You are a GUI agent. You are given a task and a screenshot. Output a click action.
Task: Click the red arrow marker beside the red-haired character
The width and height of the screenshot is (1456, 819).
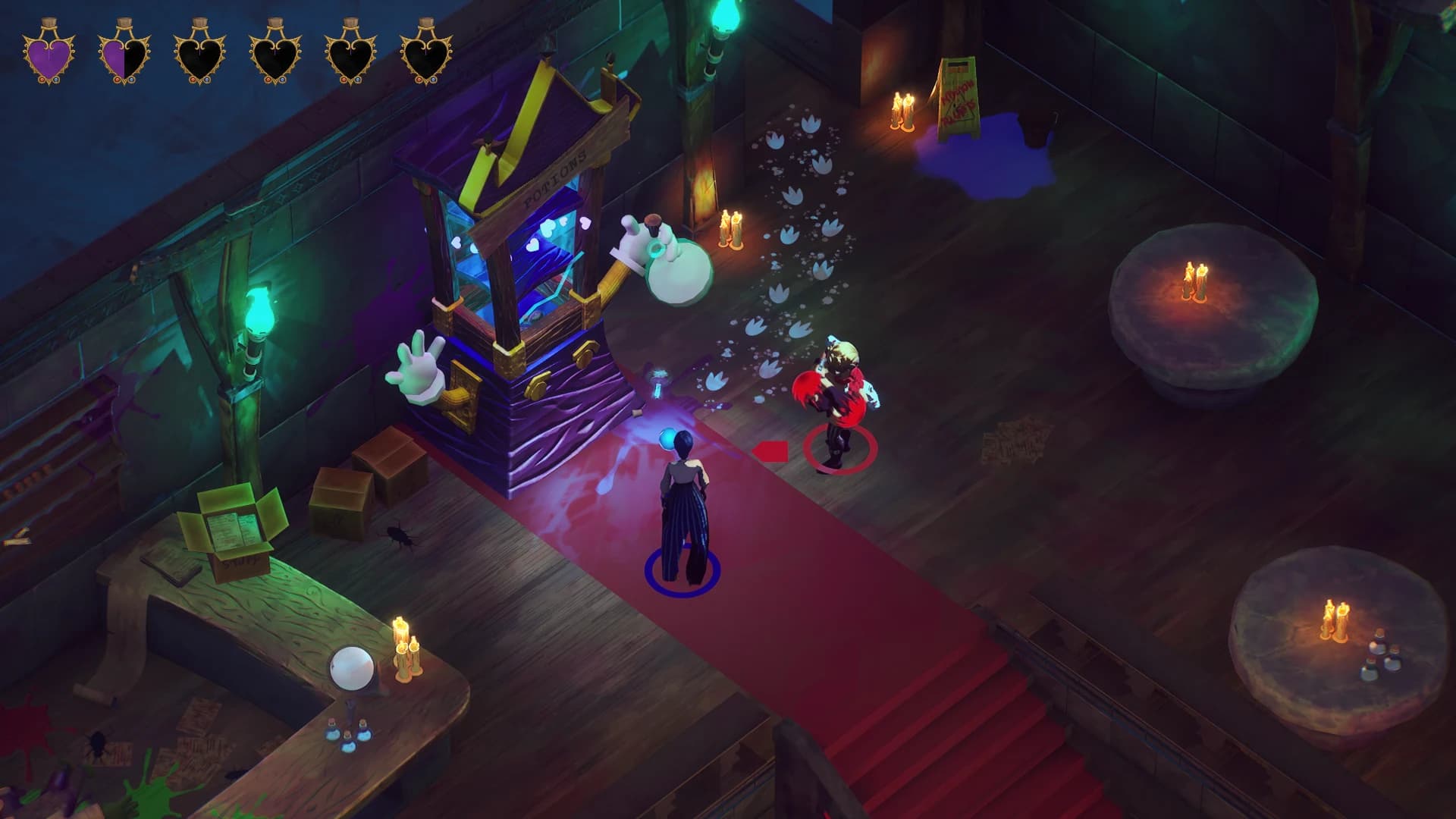[x=768, y=449]
